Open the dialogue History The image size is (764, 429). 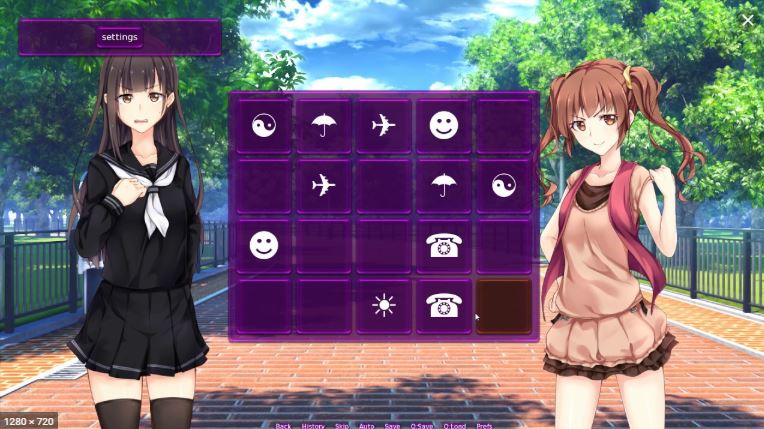(313, 426)
